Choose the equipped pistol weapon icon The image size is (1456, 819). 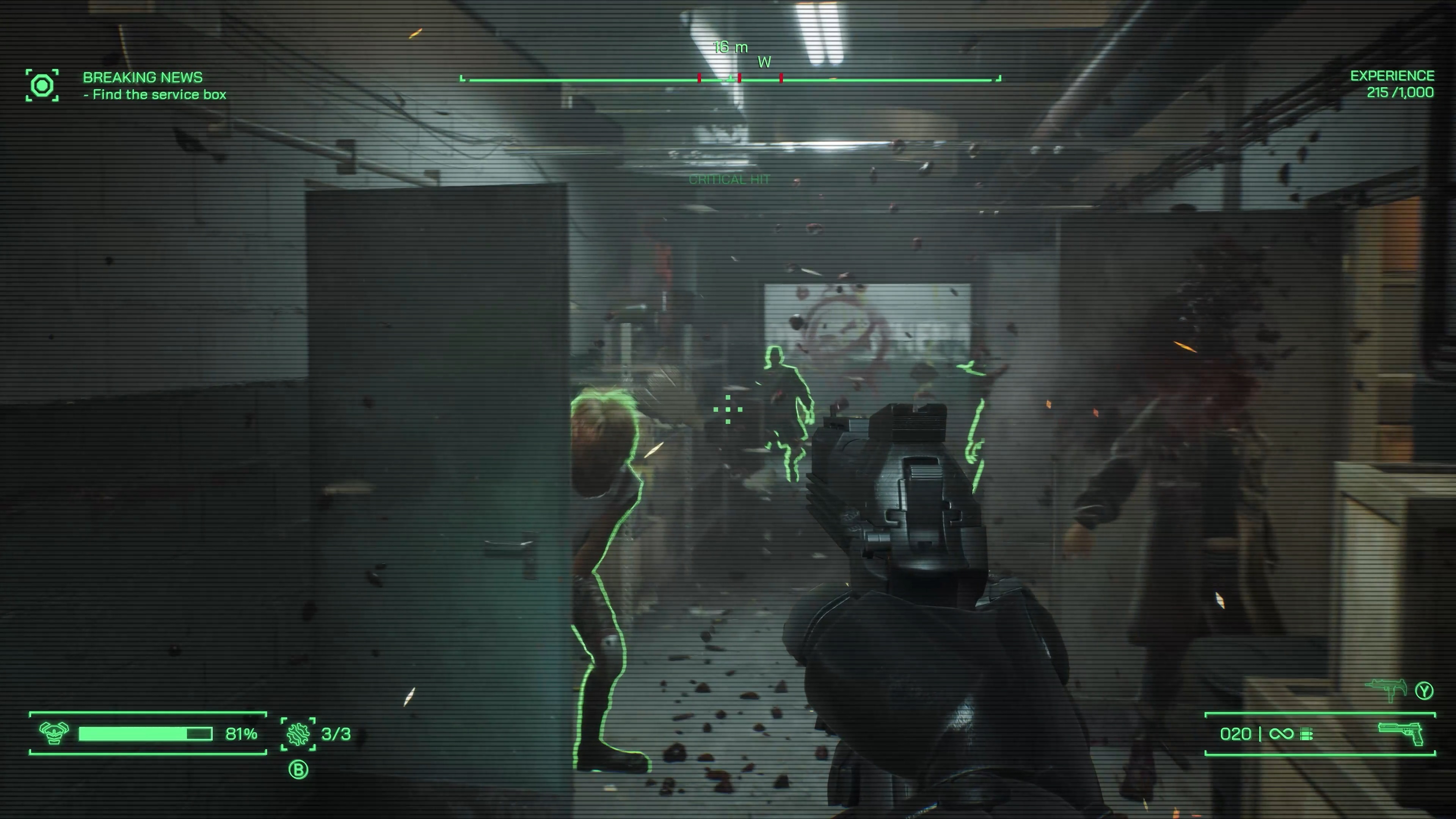(1401, 734)
